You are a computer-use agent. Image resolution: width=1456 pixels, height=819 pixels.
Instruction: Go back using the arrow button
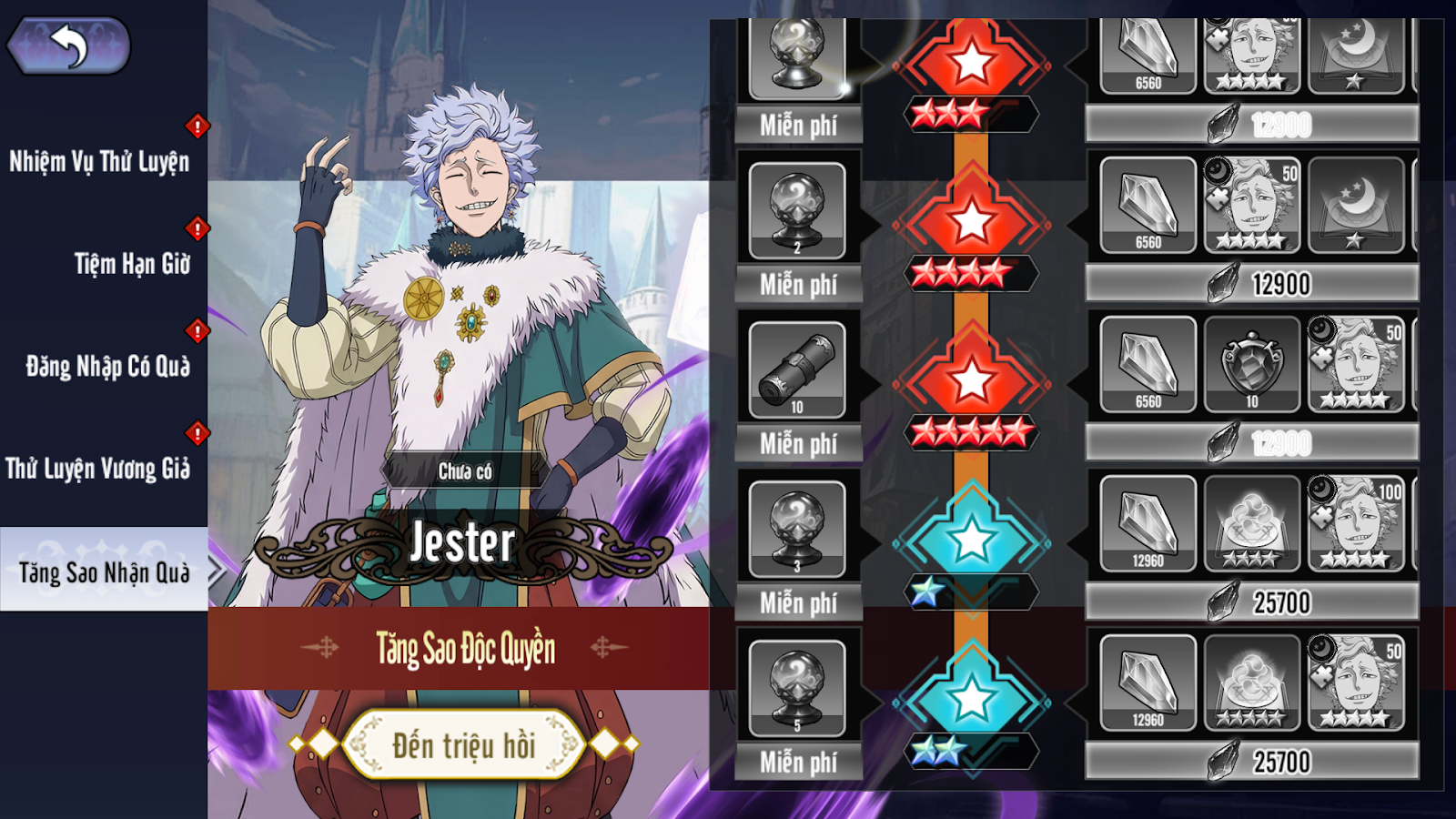click(x=69, y=45)
